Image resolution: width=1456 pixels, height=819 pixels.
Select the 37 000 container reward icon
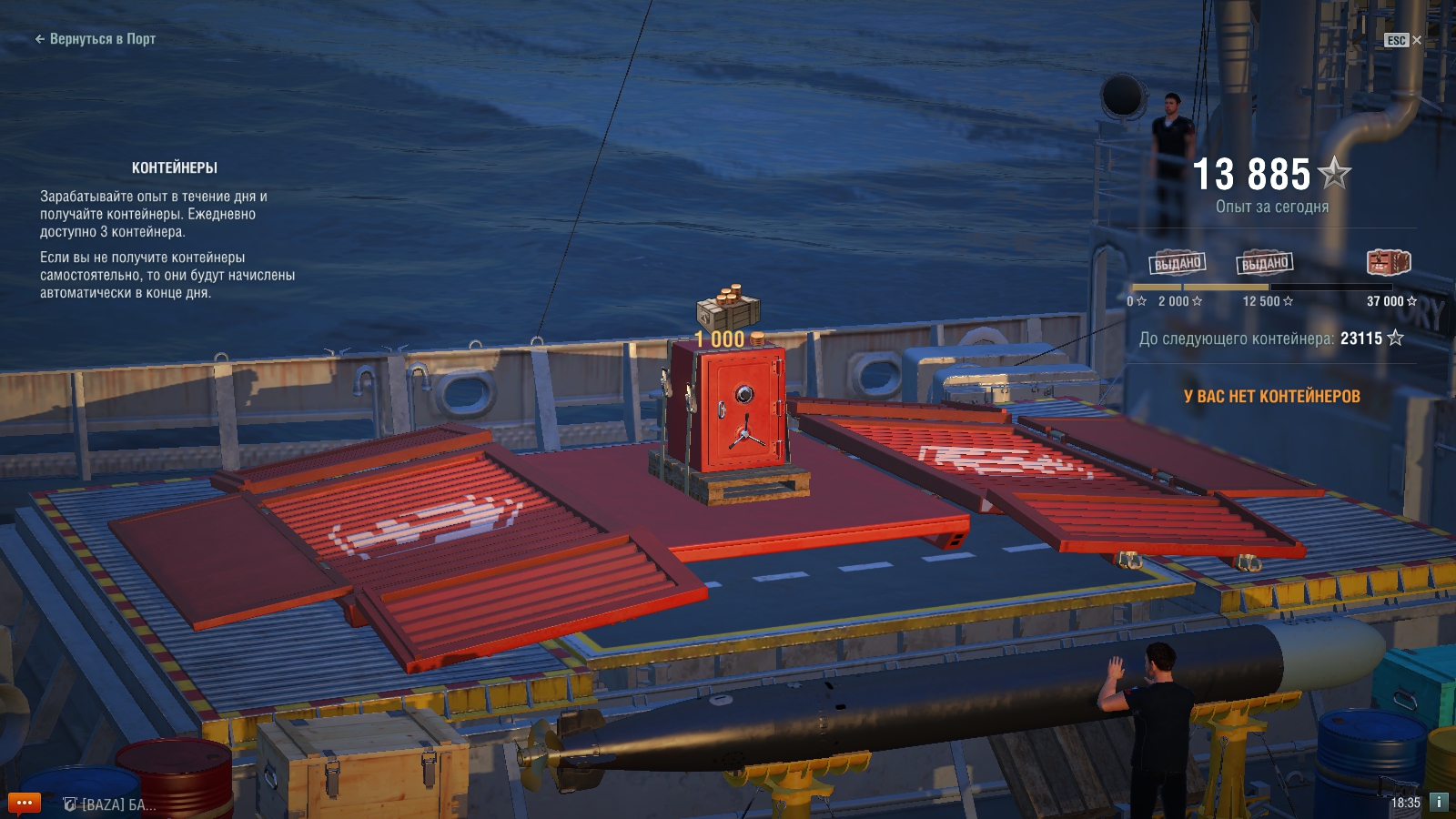click(x=1389, y=263)
